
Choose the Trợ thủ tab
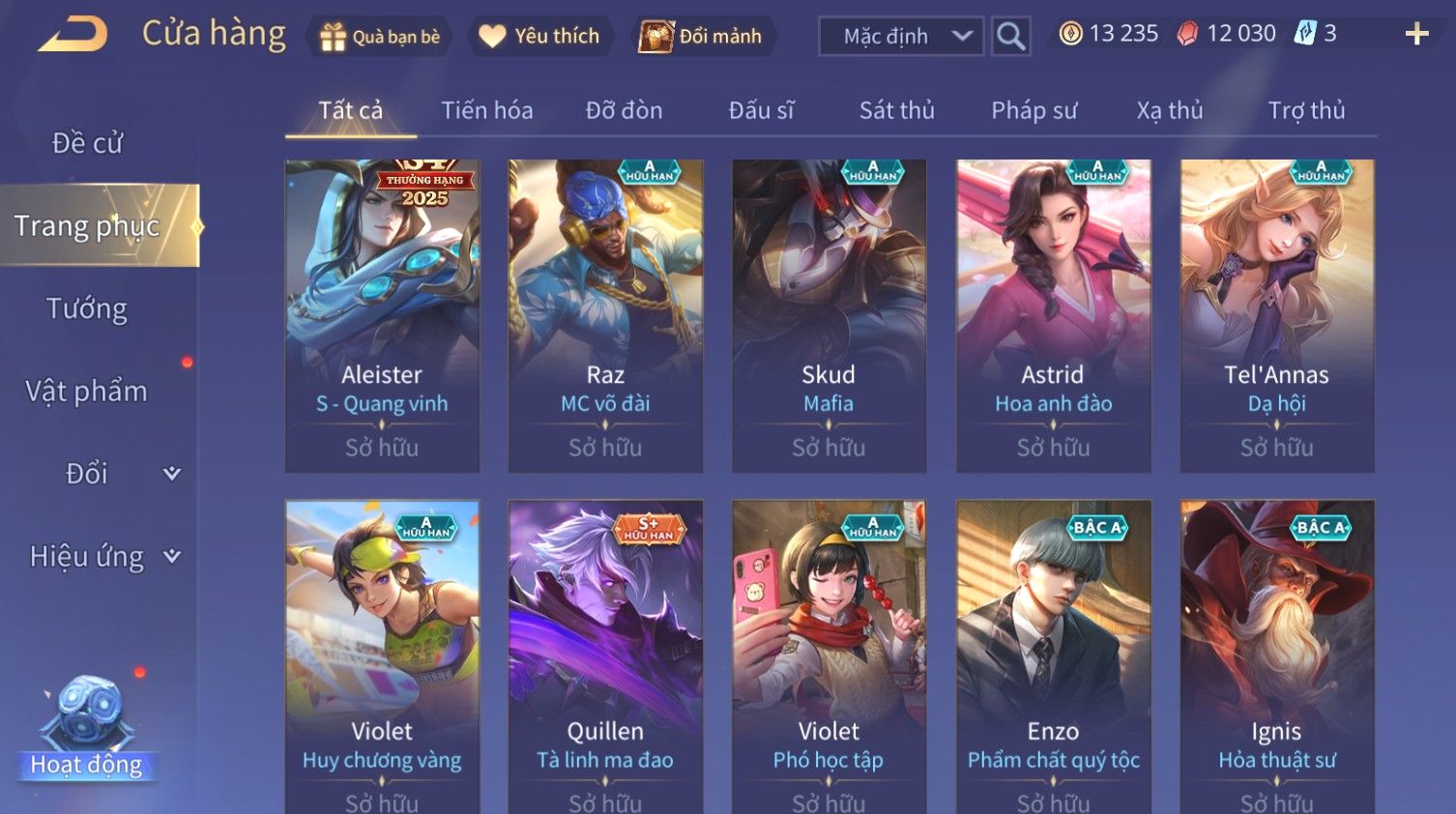click(x=1306, y=110)
